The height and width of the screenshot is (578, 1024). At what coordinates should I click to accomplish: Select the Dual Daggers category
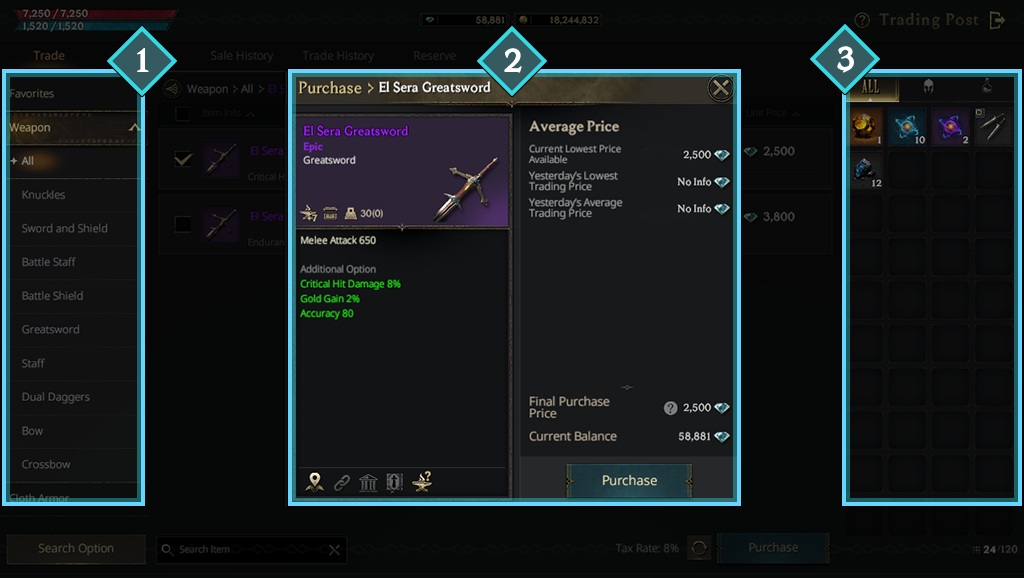tap(56, 397)
